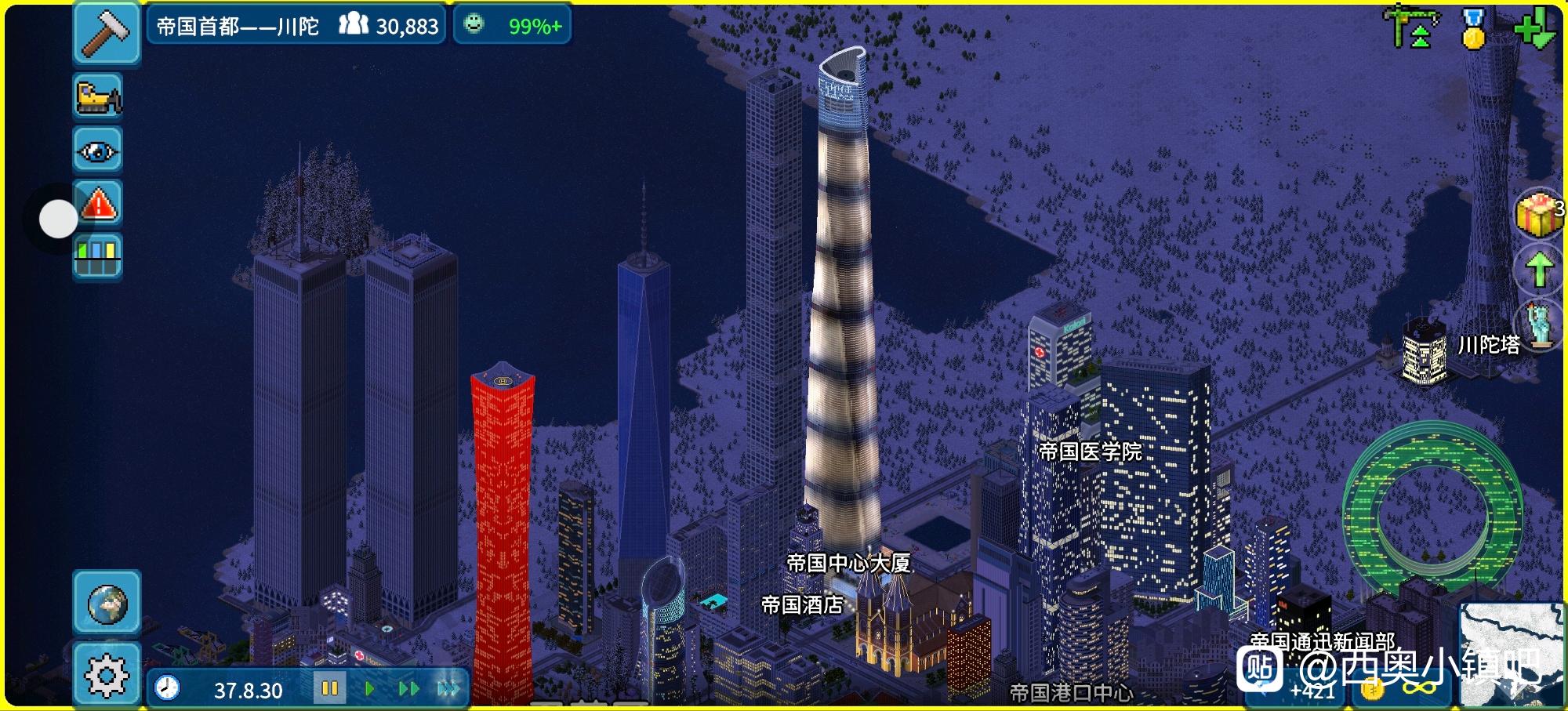Screen dimensions: 1568x711
Task: Open the gear settings menu
Action: (x=107, y=674)
